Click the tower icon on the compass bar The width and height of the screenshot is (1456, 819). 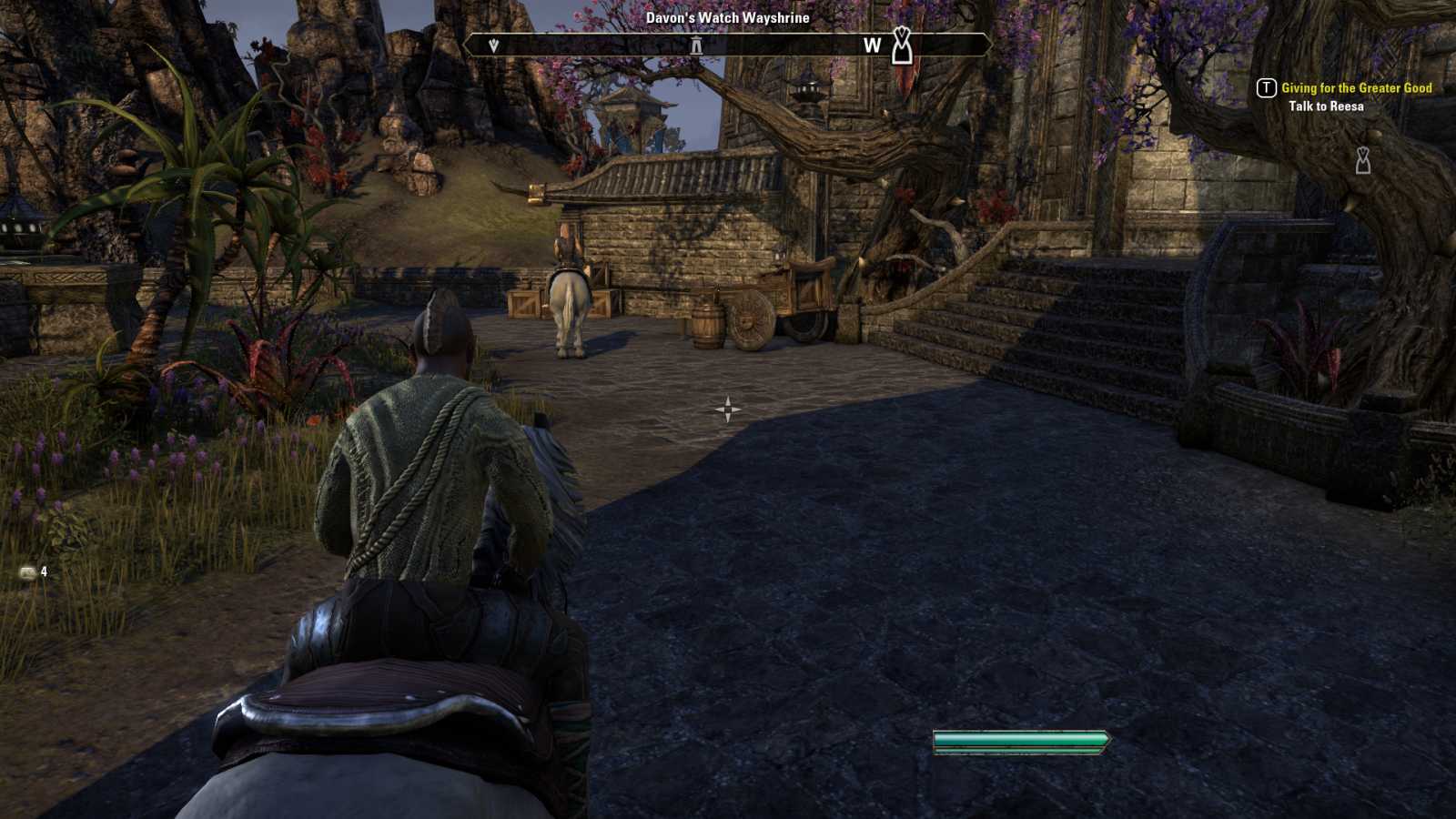click(x=696, y=45)
